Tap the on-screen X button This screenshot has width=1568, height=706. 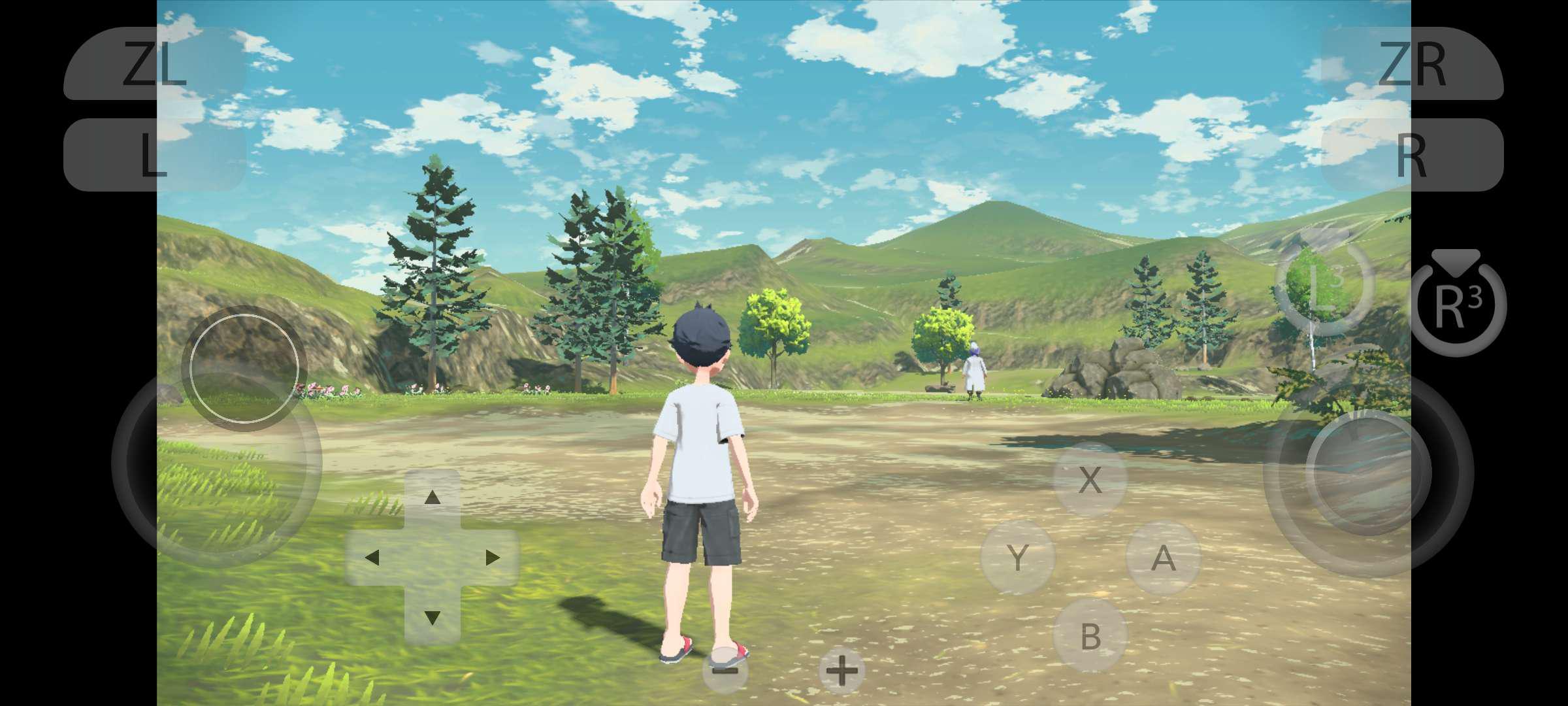coord(1090,479)
